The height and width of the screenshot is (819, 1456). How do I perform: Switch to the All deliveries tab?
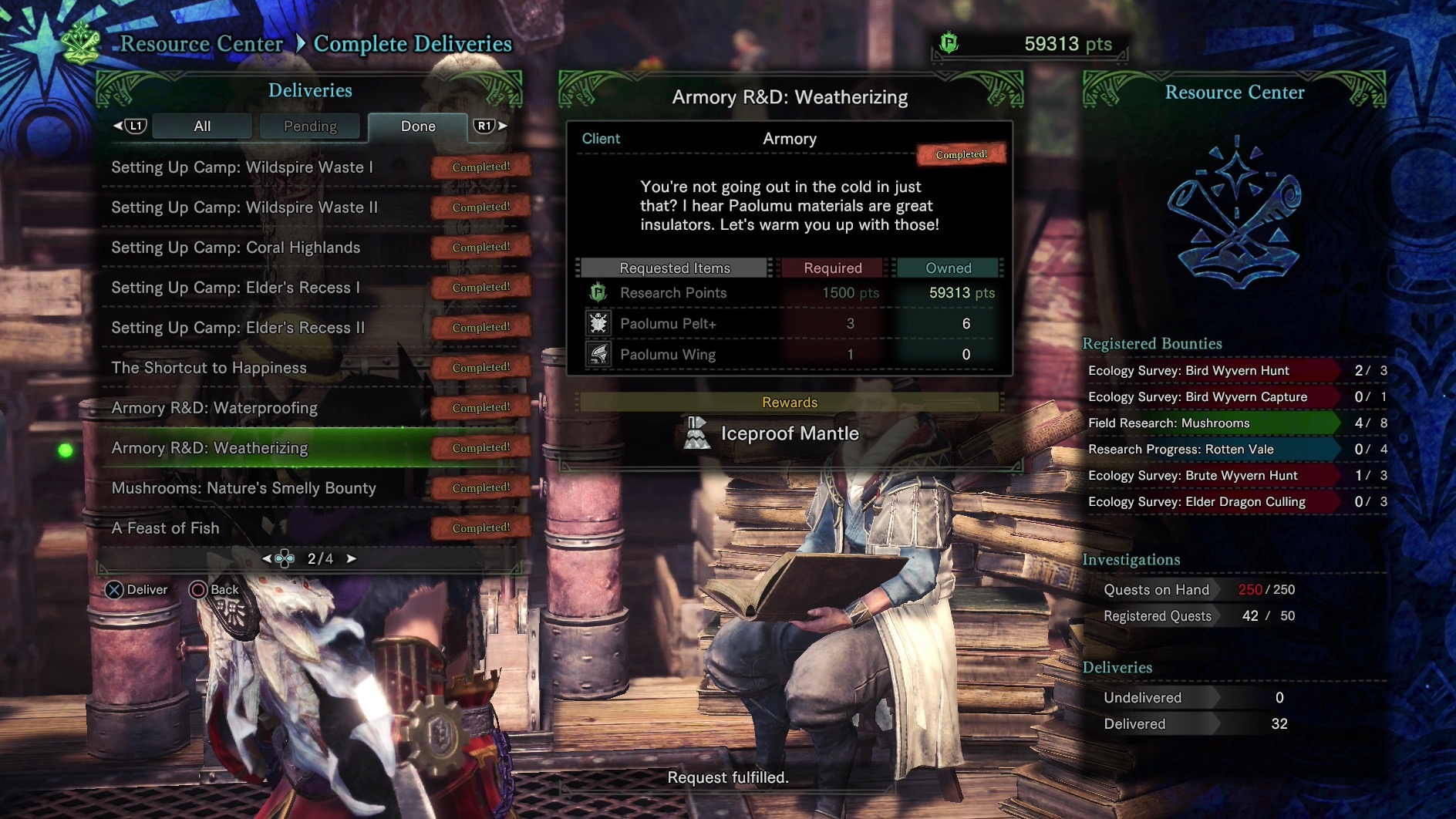click(x=202, y=126)
